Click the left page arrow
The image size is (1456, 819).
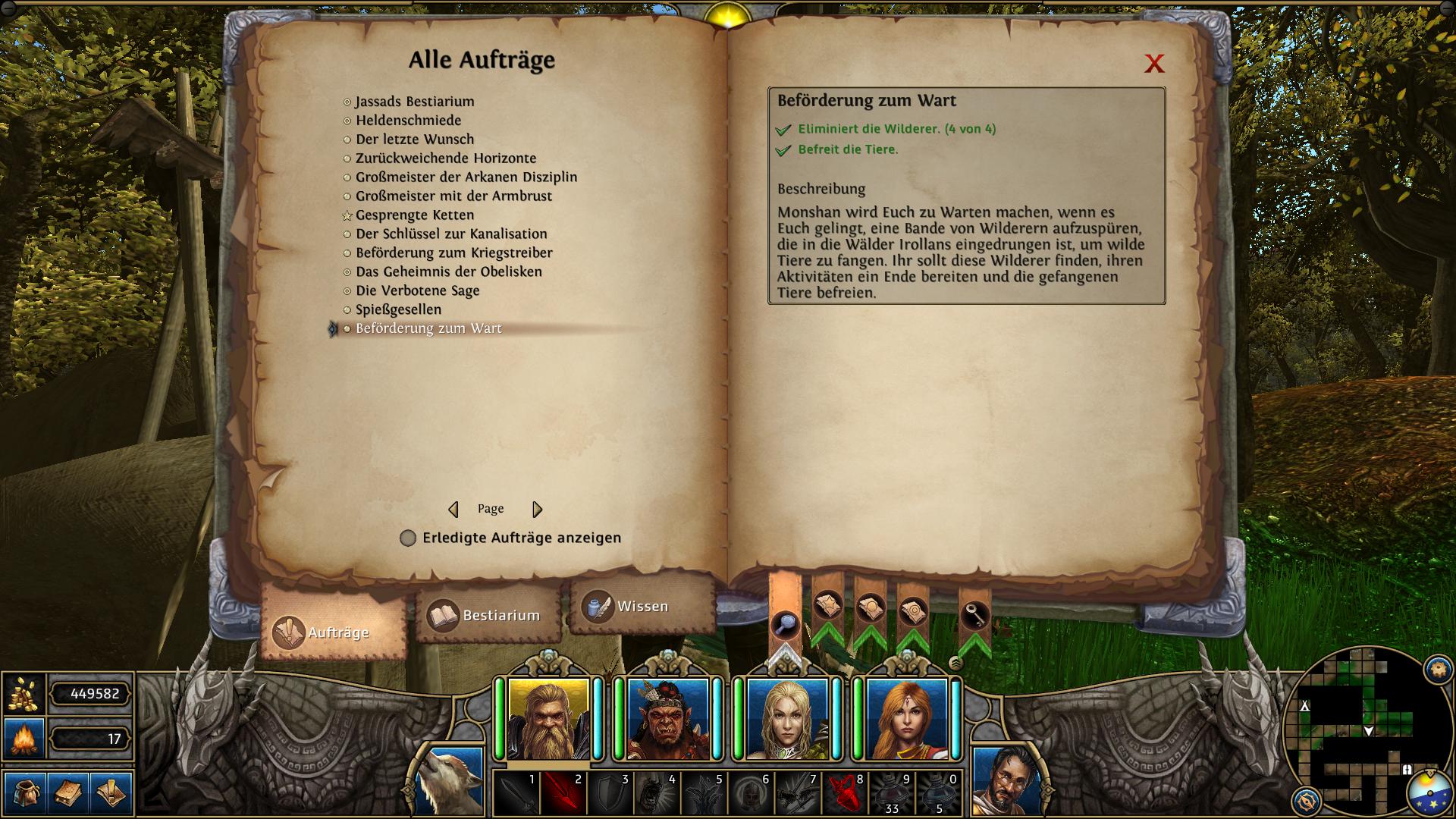pos(456,509)
